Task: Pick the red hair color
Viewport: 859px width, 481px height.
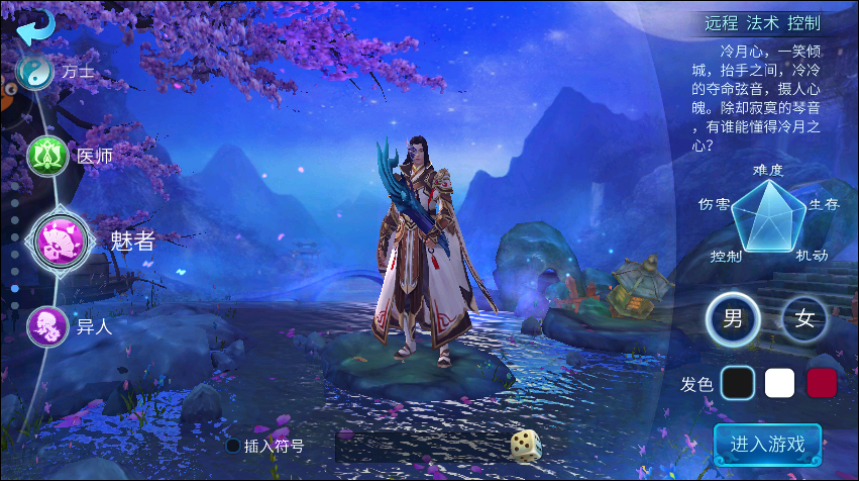Action: 821,382
